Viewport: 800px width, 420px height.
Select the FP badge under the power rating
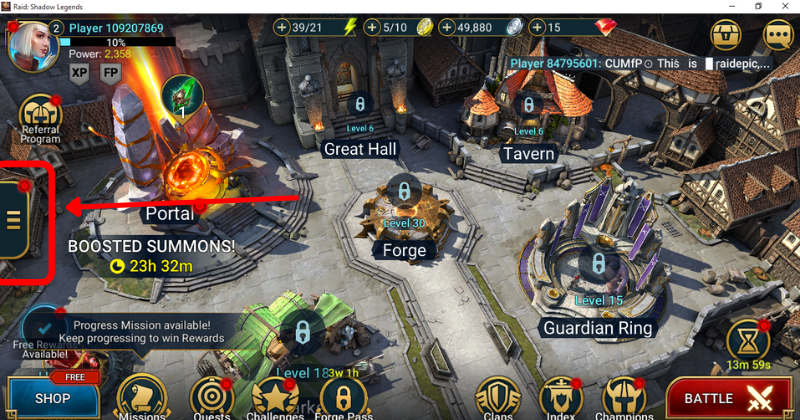[110, 72]
